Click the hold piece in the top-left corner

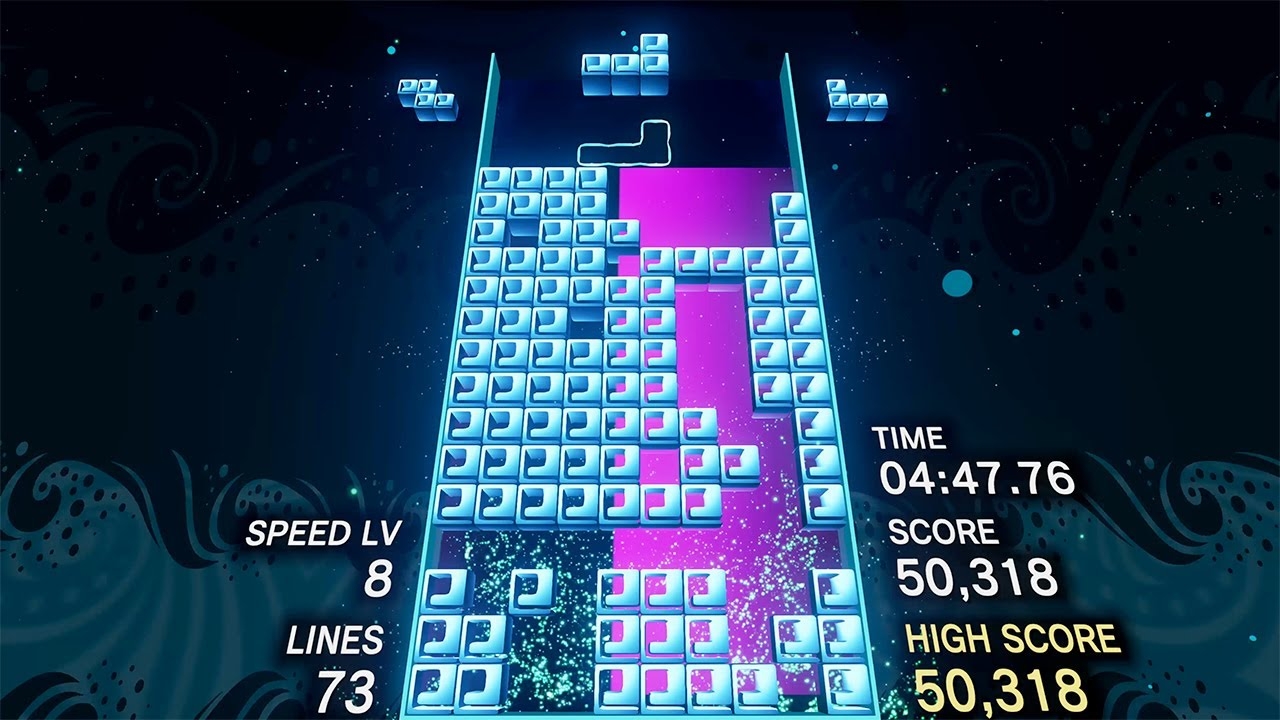[425, 95]
